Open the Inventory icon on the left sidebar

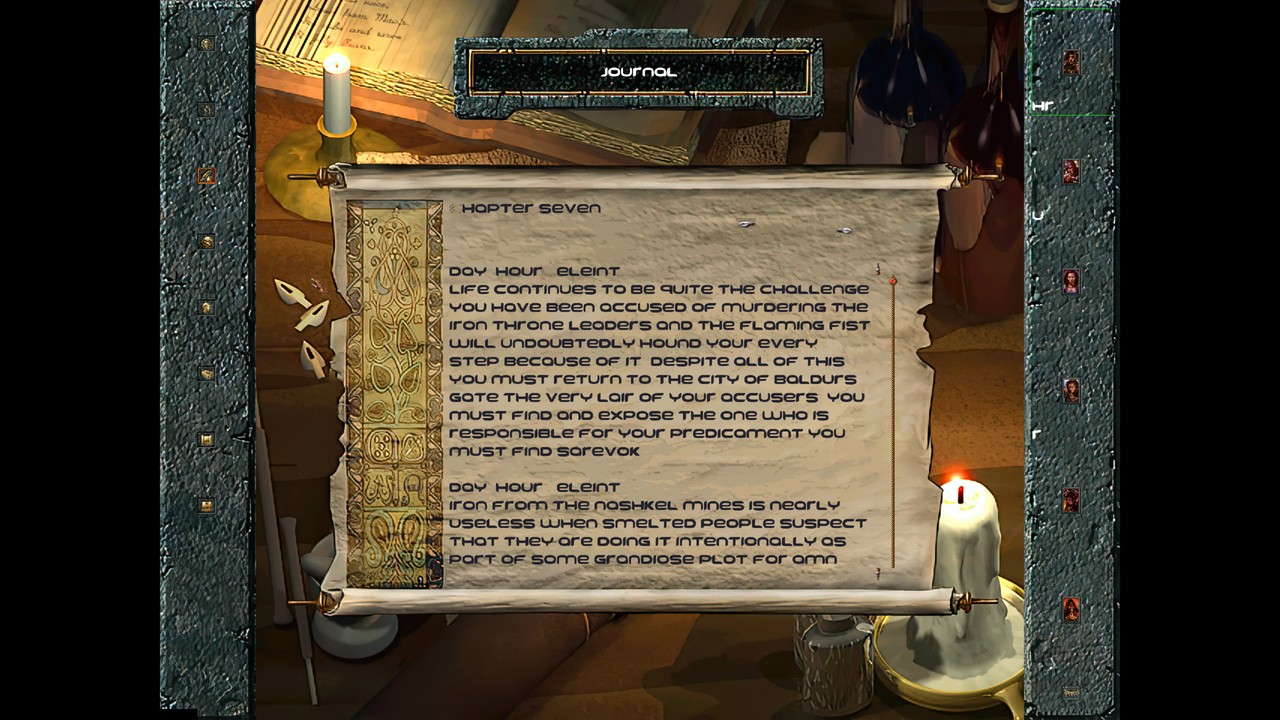[x=208, y=240]
